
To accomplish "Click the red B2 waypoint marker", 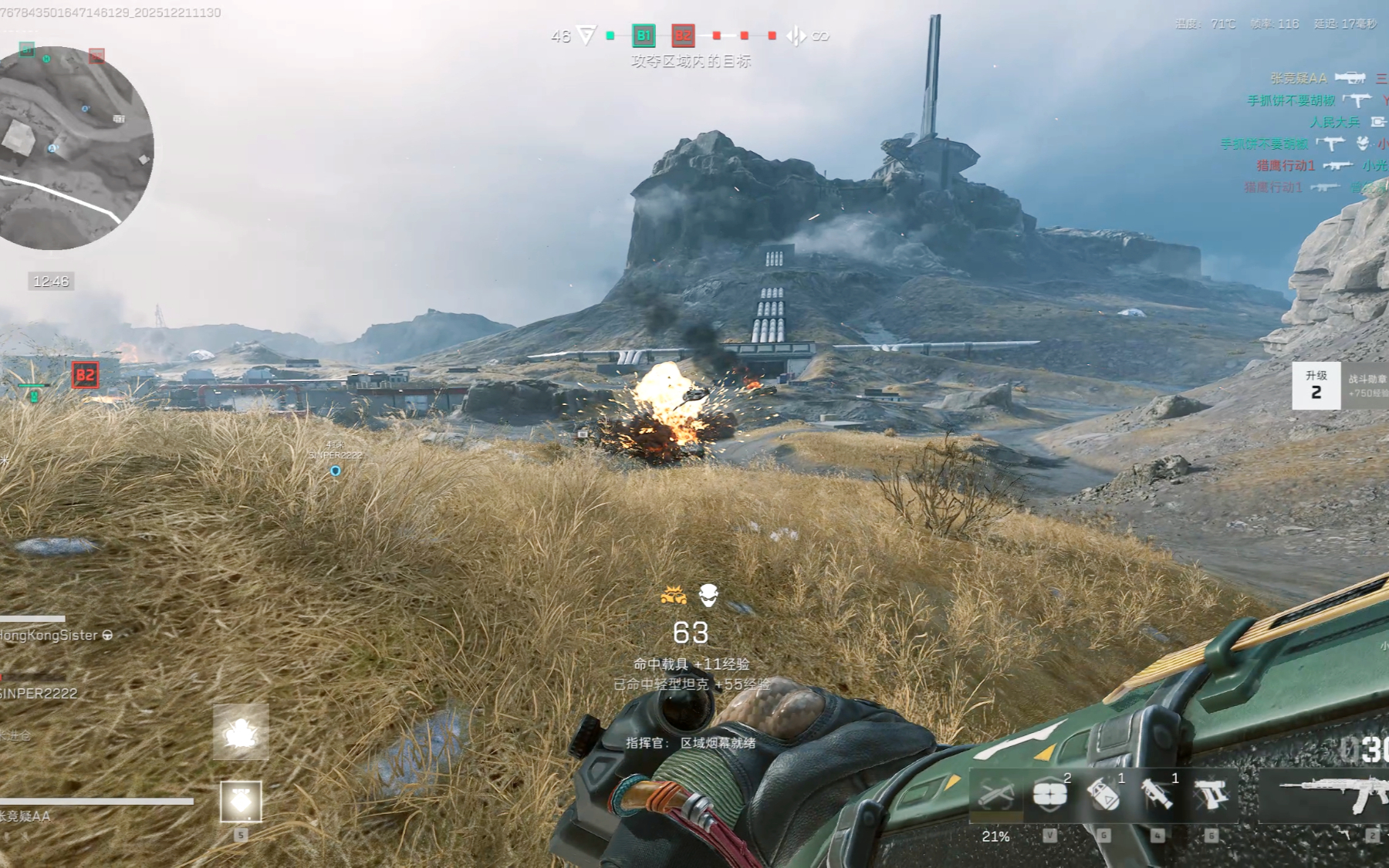I will [x=85, y=376].
